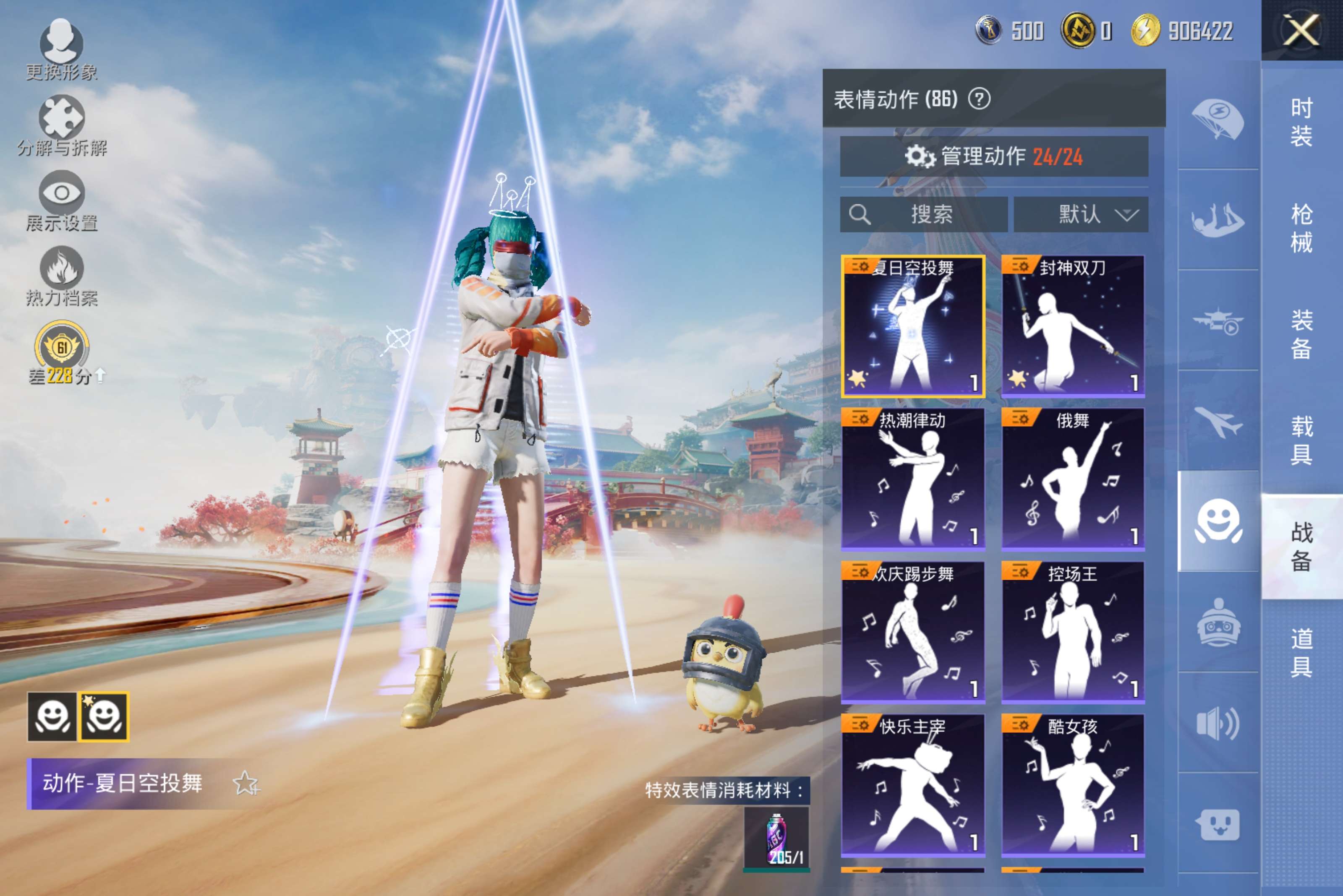Select the parachute category icon
The image size is (1343, 896).
pyautogui.click(x=1218, y=120)
